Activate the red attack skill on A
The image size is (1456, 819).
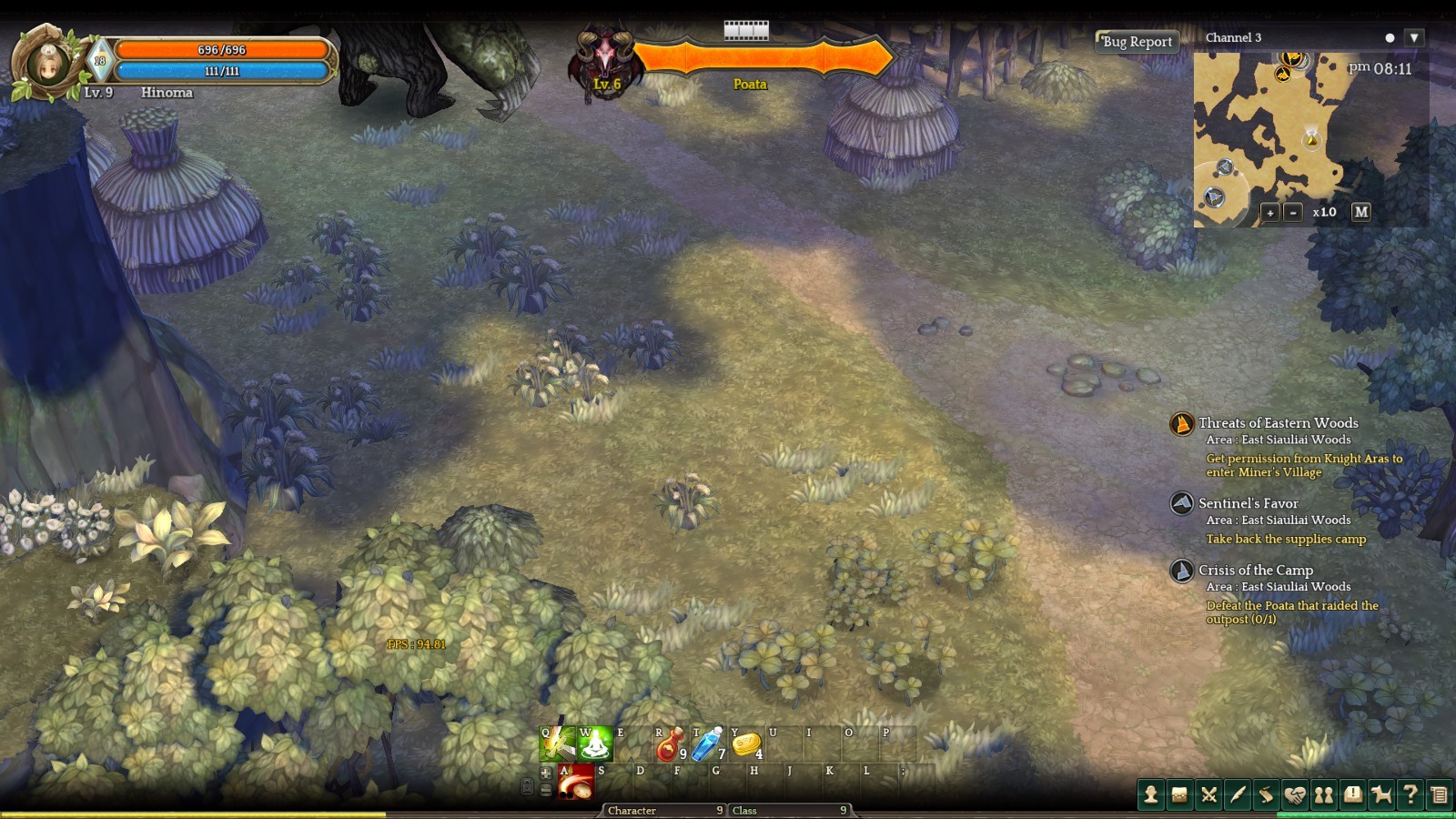[575, 782]
